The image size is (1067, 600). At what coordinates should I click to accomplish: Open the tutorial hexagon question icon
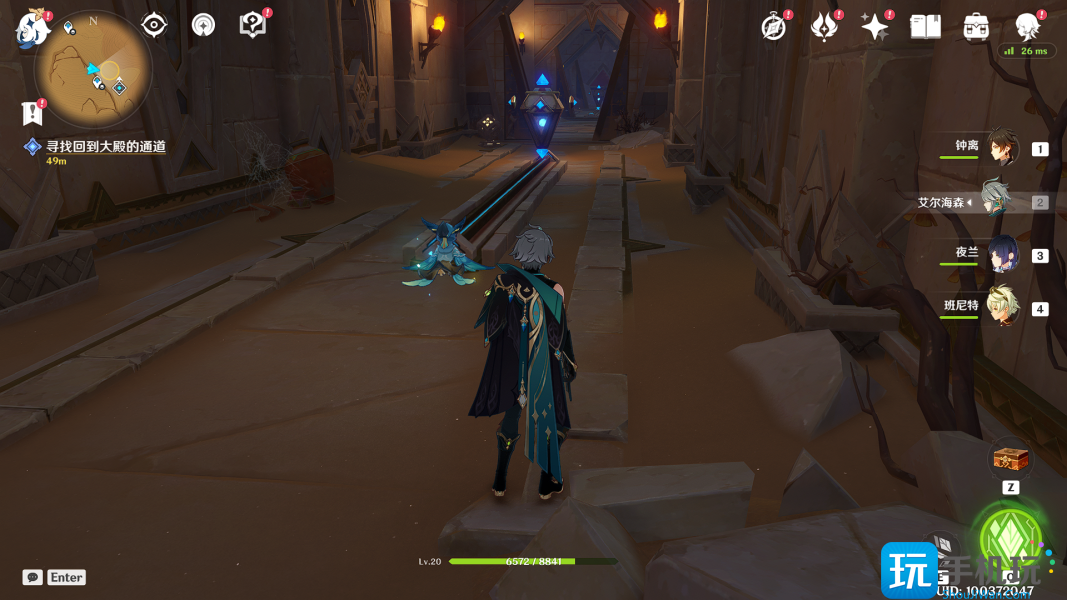253,25
